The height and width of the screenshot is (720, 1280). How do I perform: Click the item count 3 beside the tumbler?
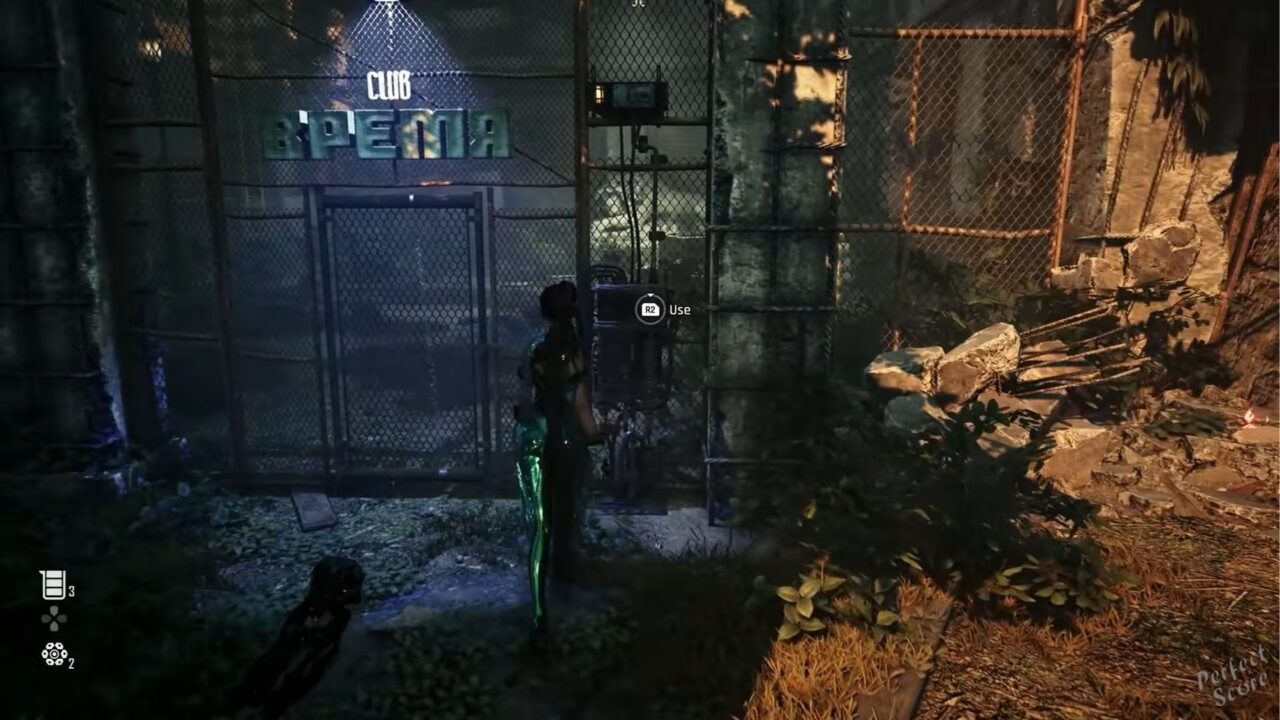[72, 590]
